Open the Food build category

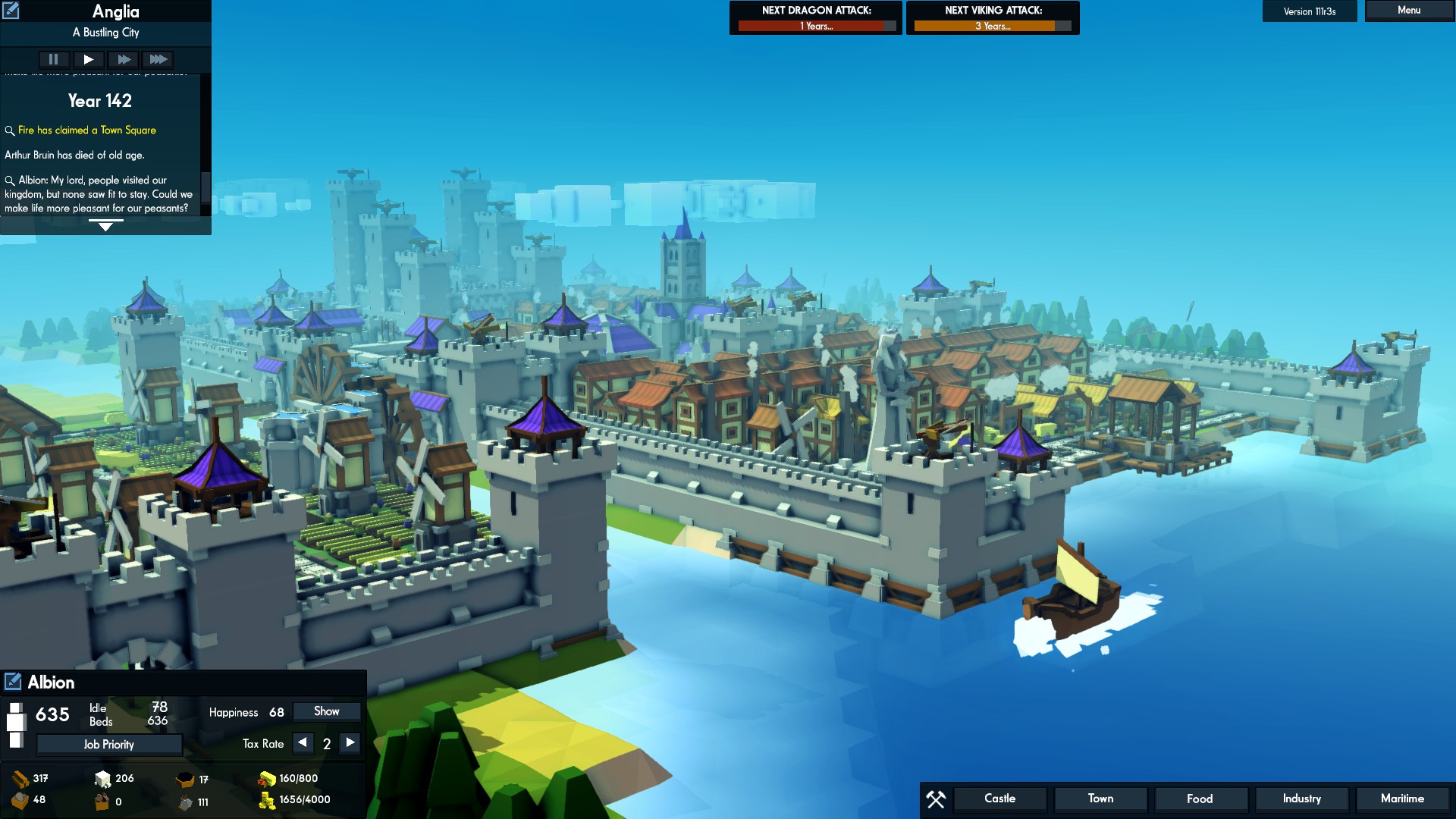click(x=1200, y=799)
